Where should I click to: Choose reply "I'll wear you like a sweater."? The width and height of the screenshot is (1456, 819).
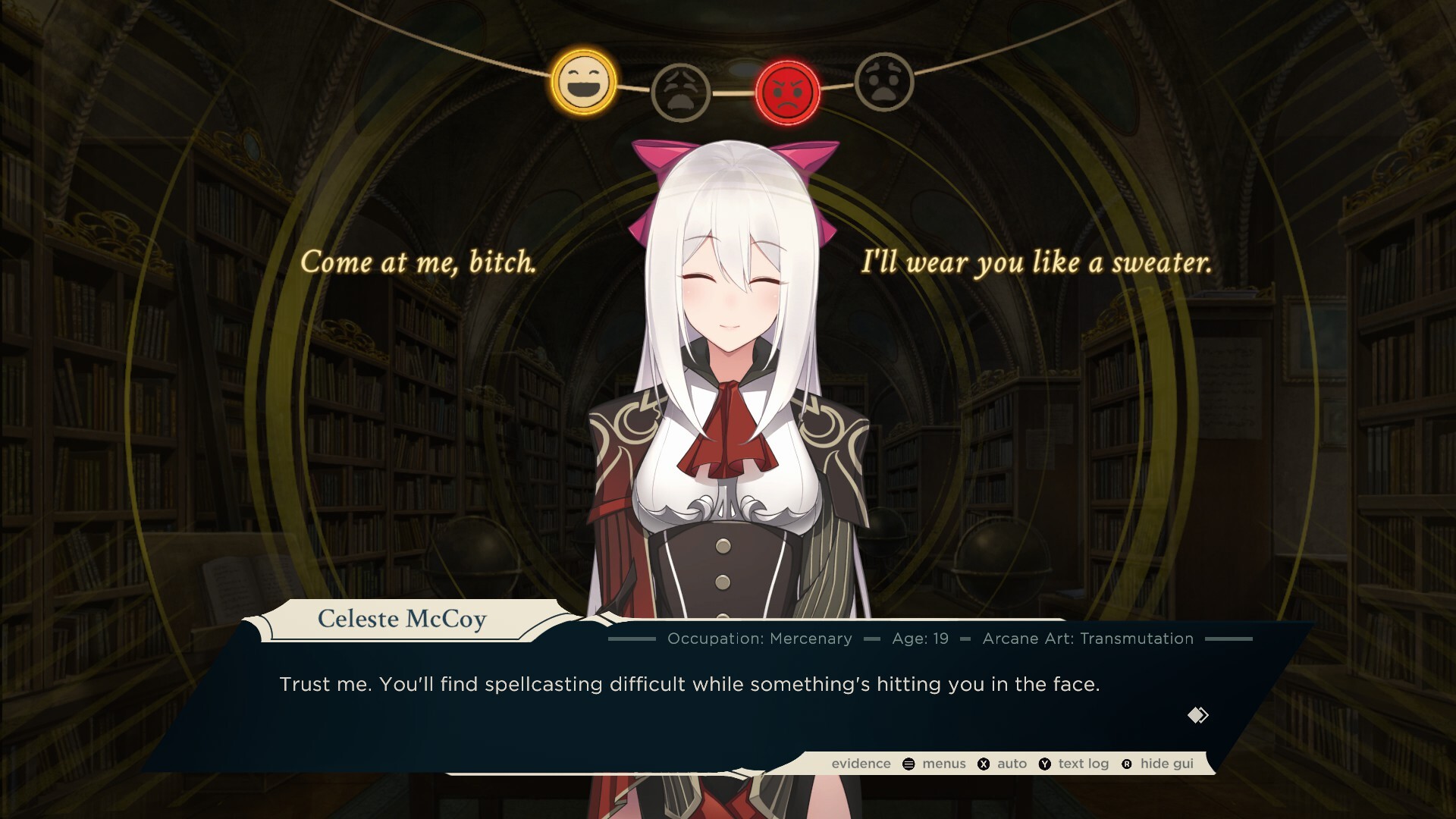click(1036, 262)
